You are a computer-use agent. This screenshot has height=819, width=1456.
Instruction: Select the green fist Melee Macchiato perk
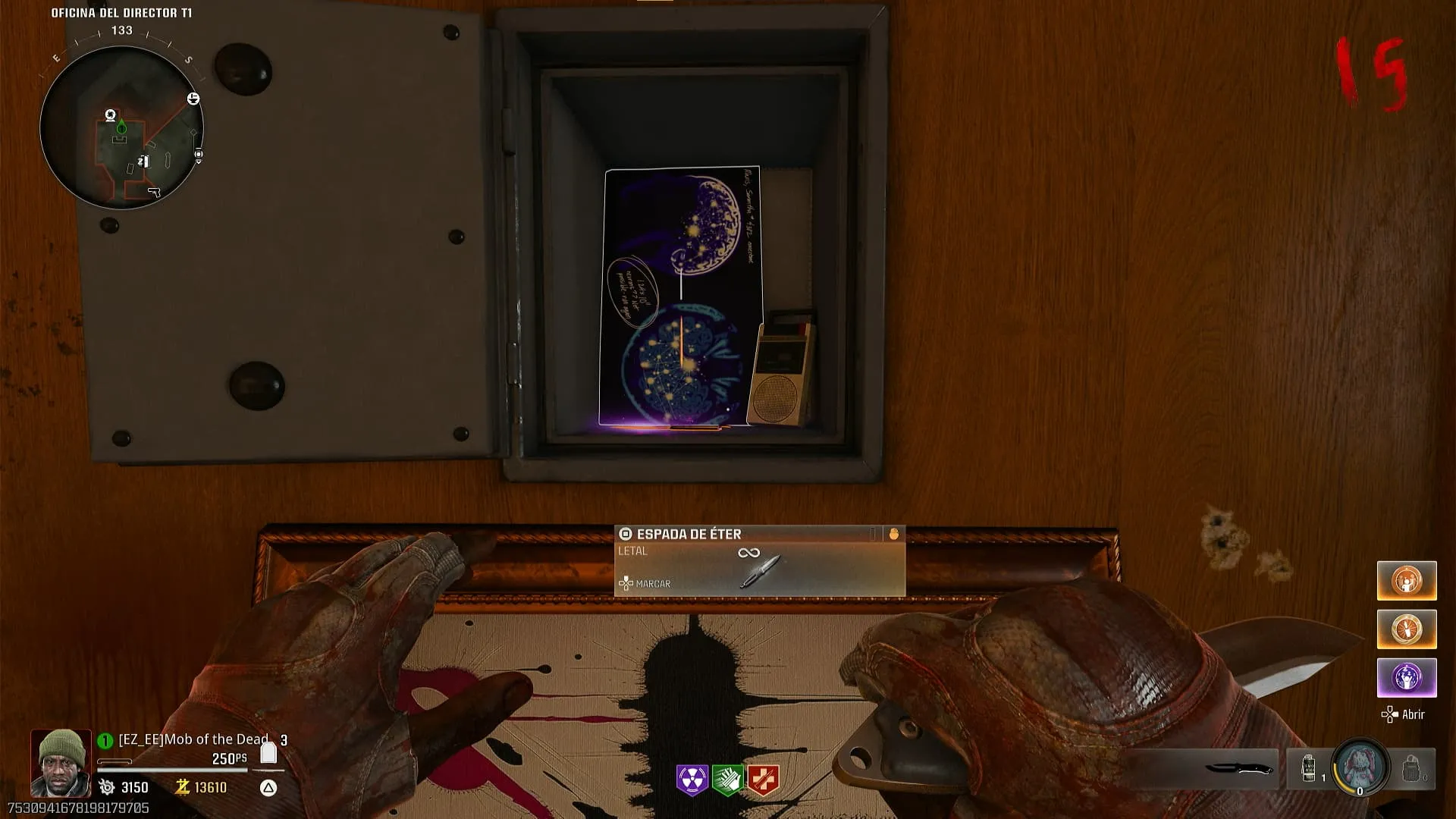click(x=727, y=780)
